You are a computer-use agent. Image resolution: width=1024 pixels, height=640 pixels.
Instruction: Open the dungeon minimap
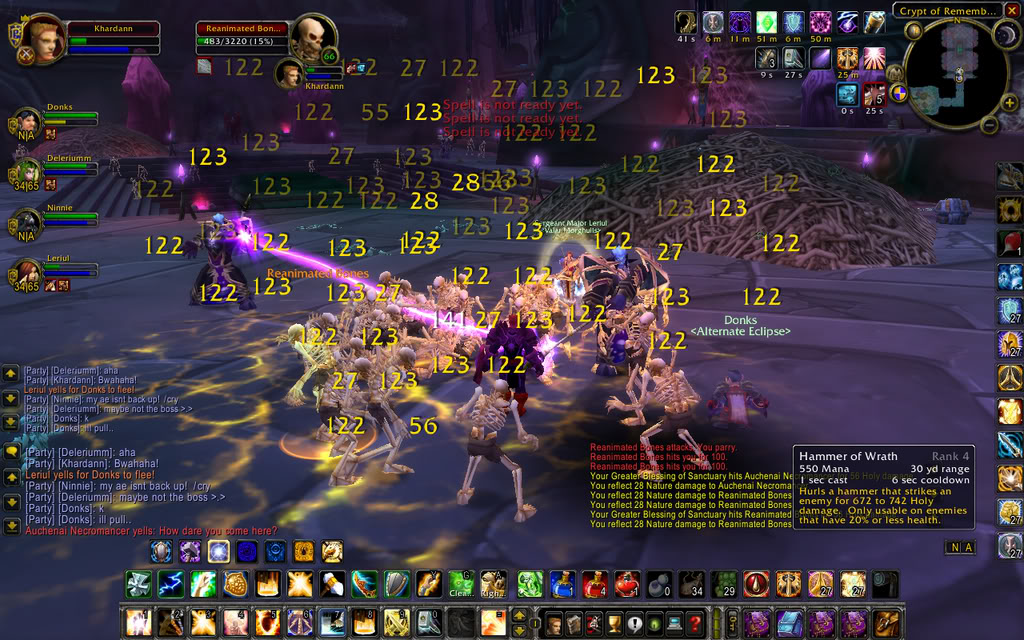[956, 73]
